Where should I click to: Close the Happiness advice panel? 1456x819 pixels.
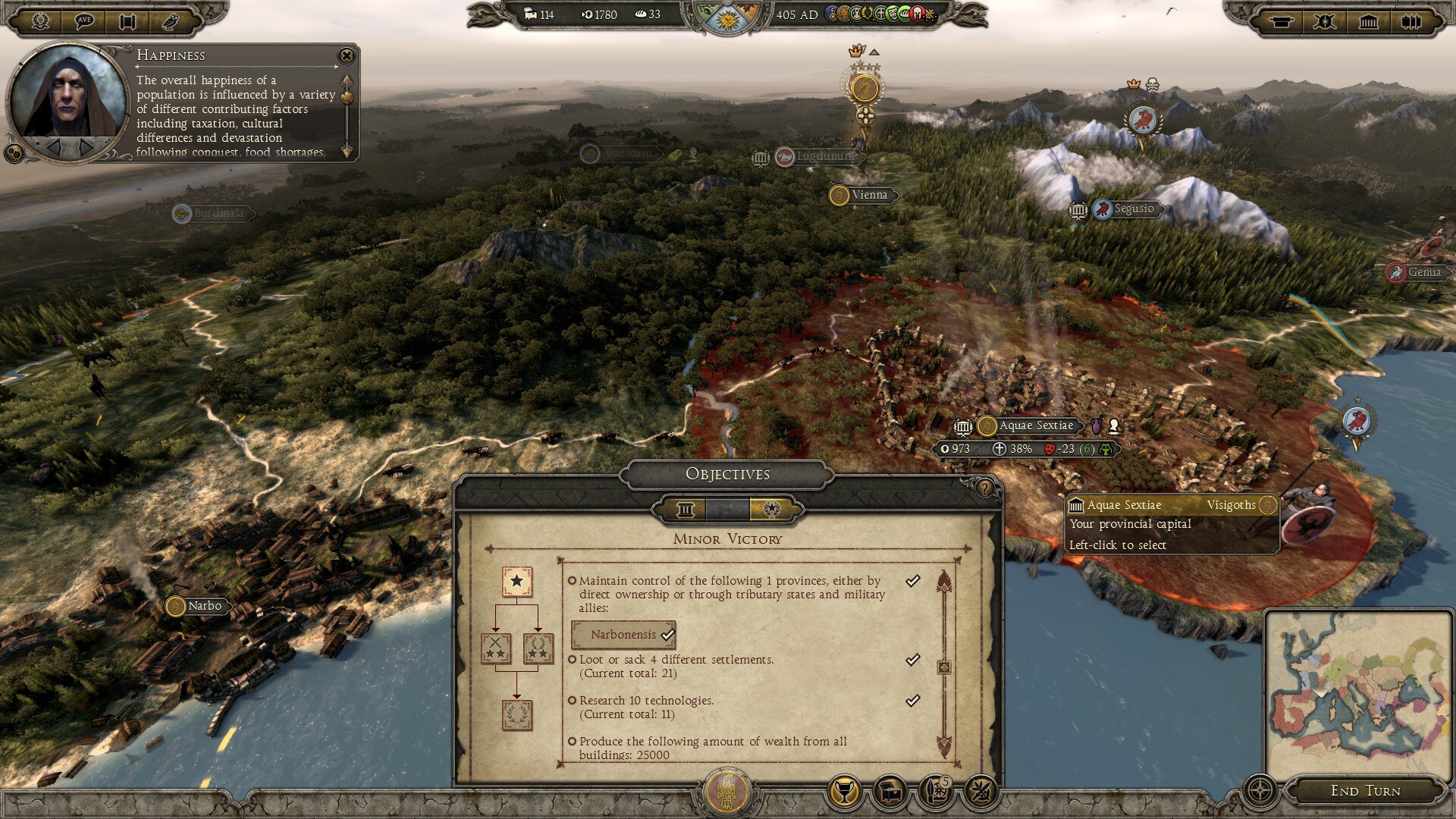347,55
